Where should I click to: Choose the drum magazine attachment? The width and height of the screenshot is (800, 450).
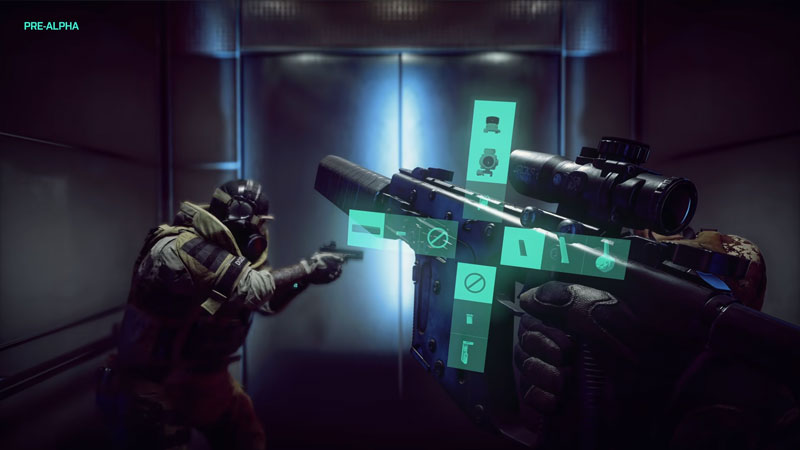[x=604, y=255]
